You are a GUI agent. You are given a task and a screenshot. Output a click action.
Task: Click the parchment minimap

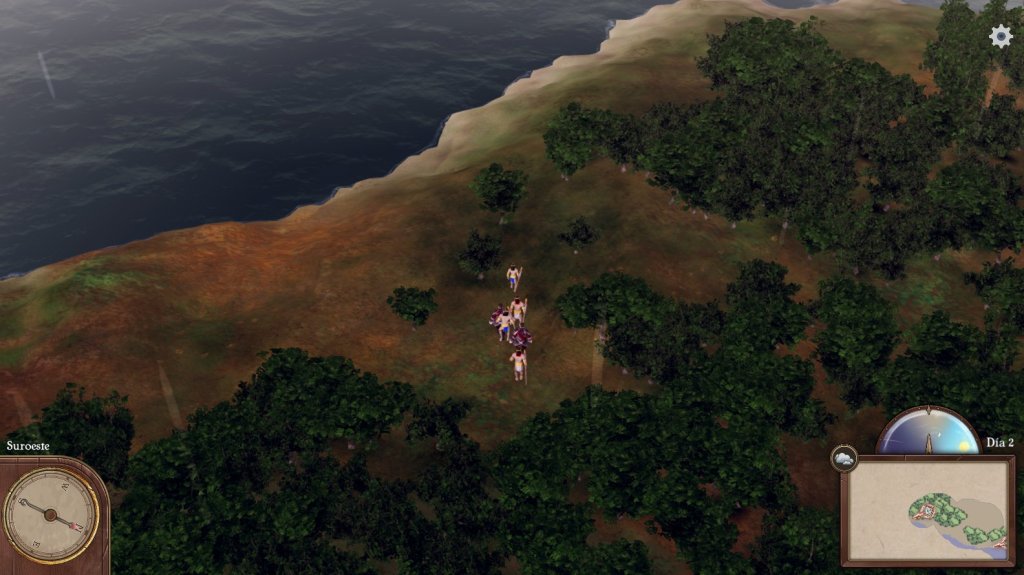click(924, 510)
